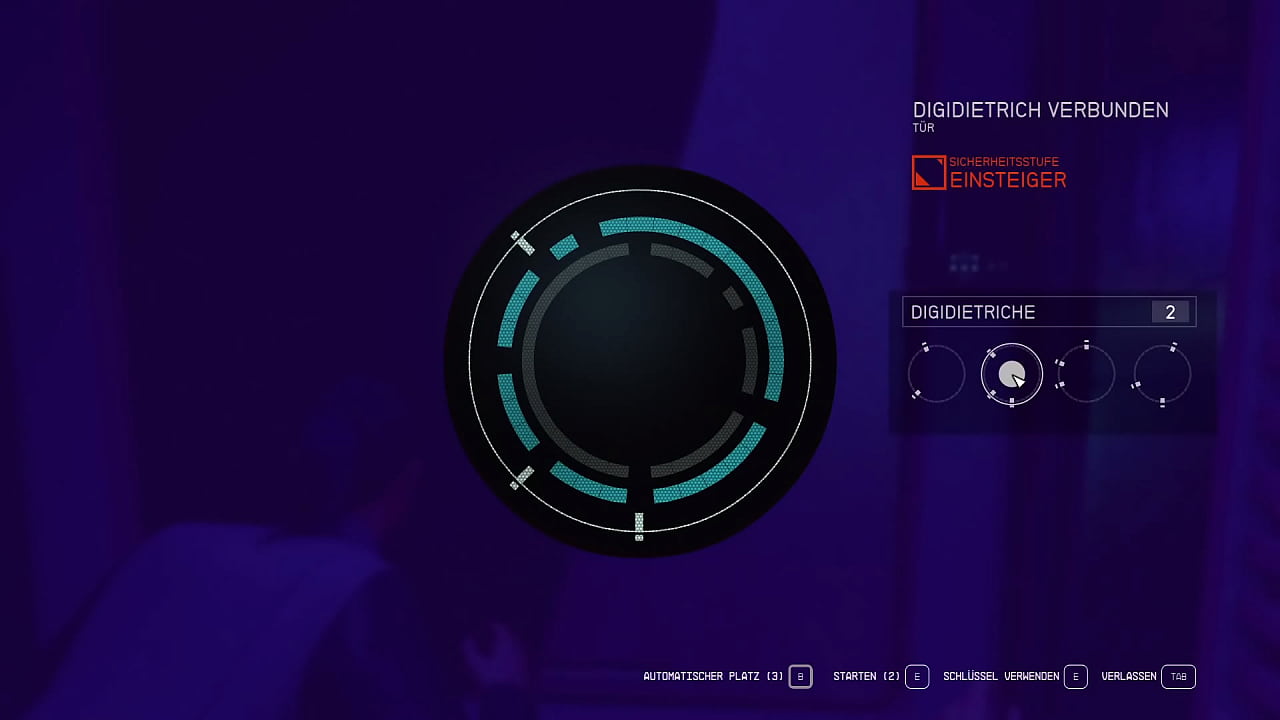Click Verlassen to exit lockpicking
The width and height of the screenshot is (1280, 720).
1128,676
